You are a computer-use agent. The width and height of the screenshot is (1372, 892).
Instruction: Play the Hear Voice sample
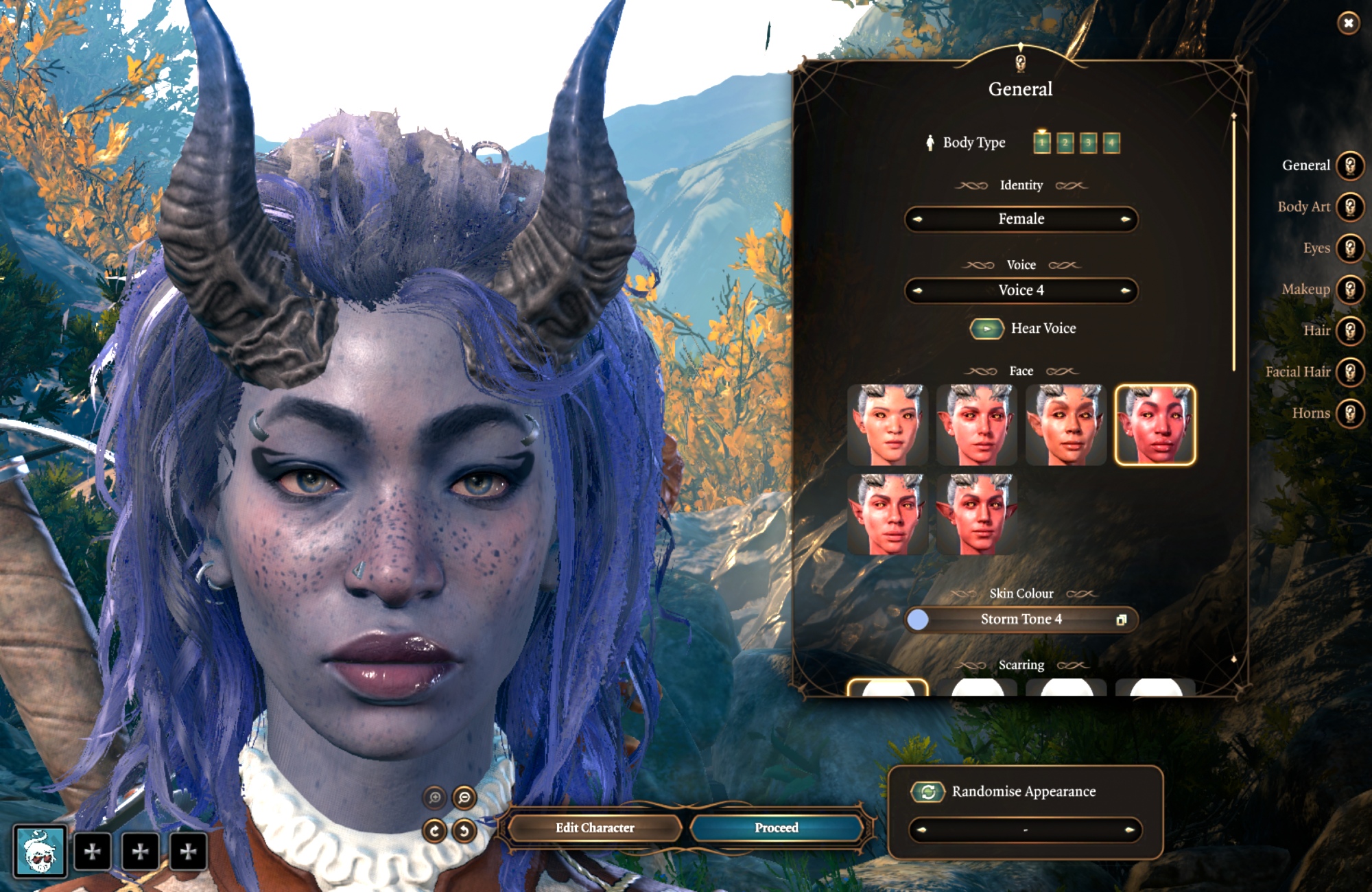point(986,329)
